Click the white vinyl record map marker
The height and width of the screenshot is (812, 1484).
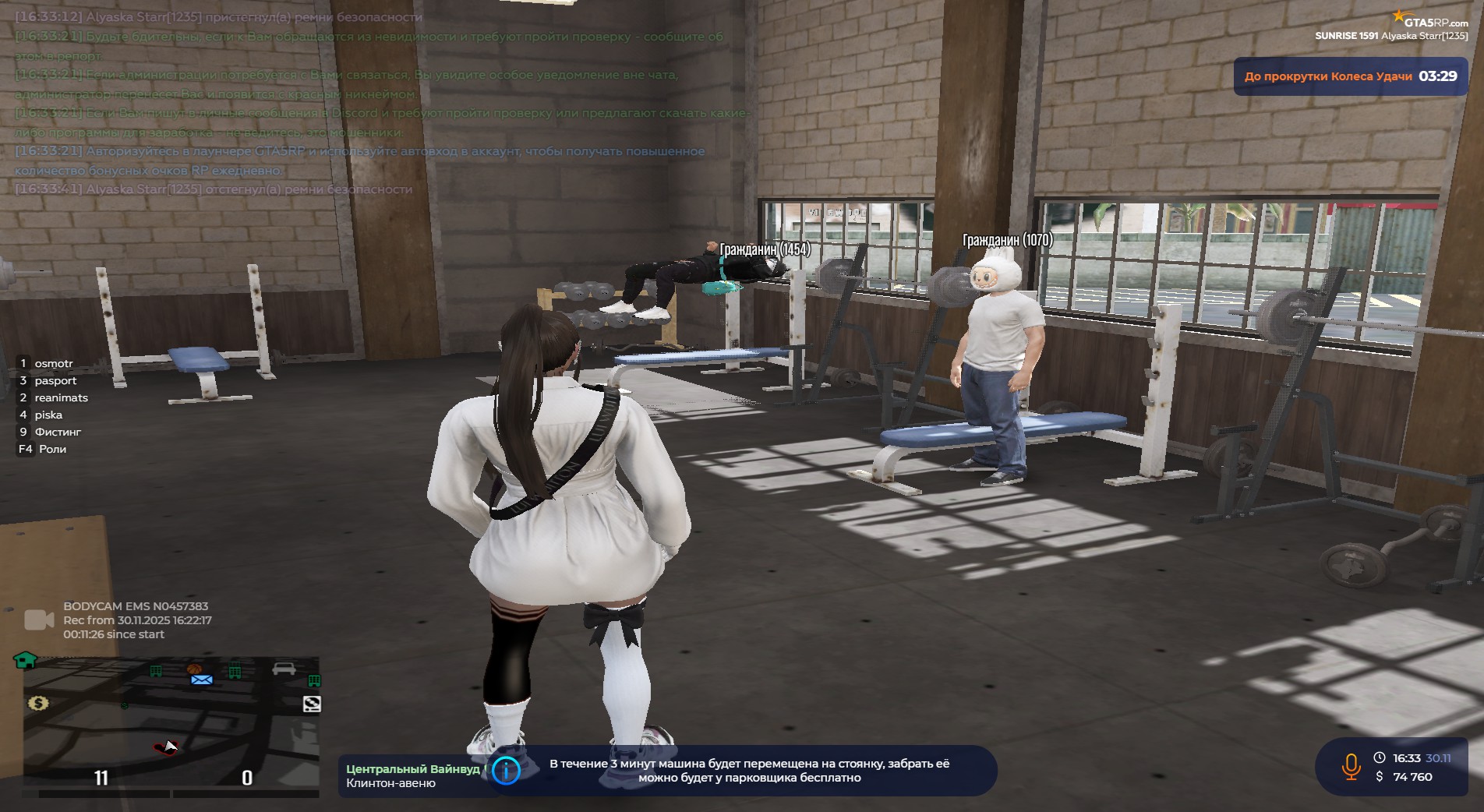312,704
